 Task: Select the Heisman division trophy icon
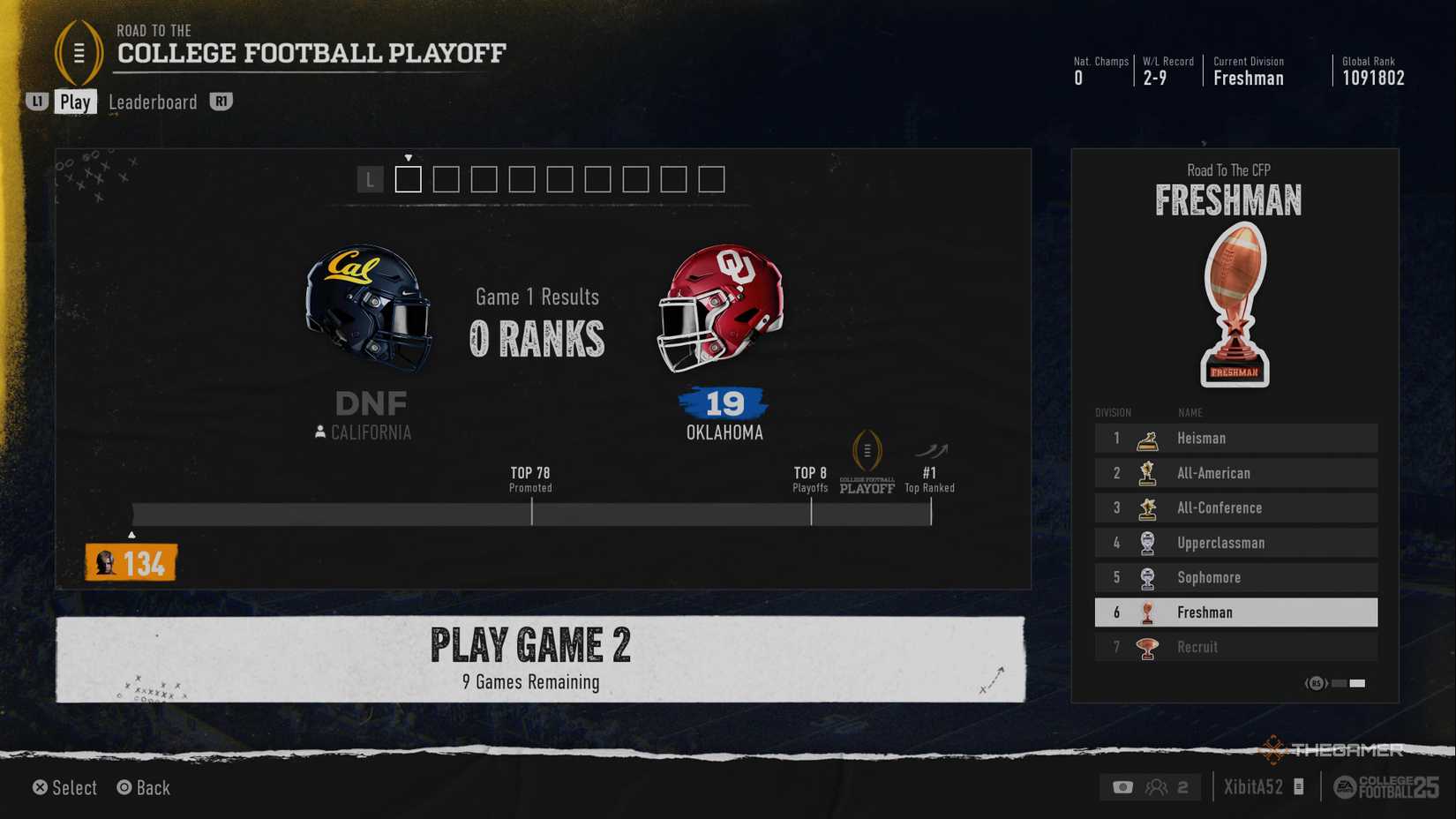1147,438
